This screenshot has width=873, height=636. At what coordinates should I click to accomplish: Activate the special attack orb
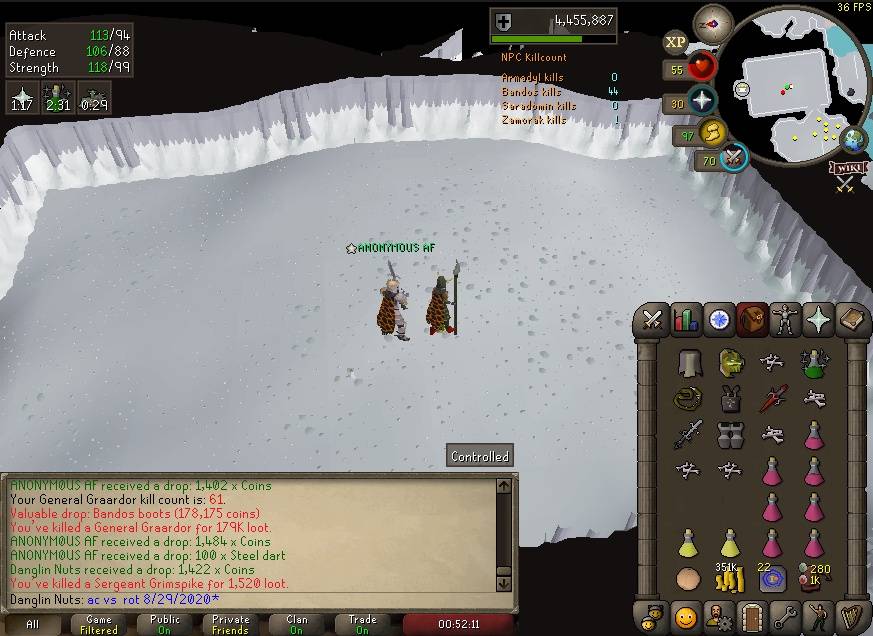[735, 158]
